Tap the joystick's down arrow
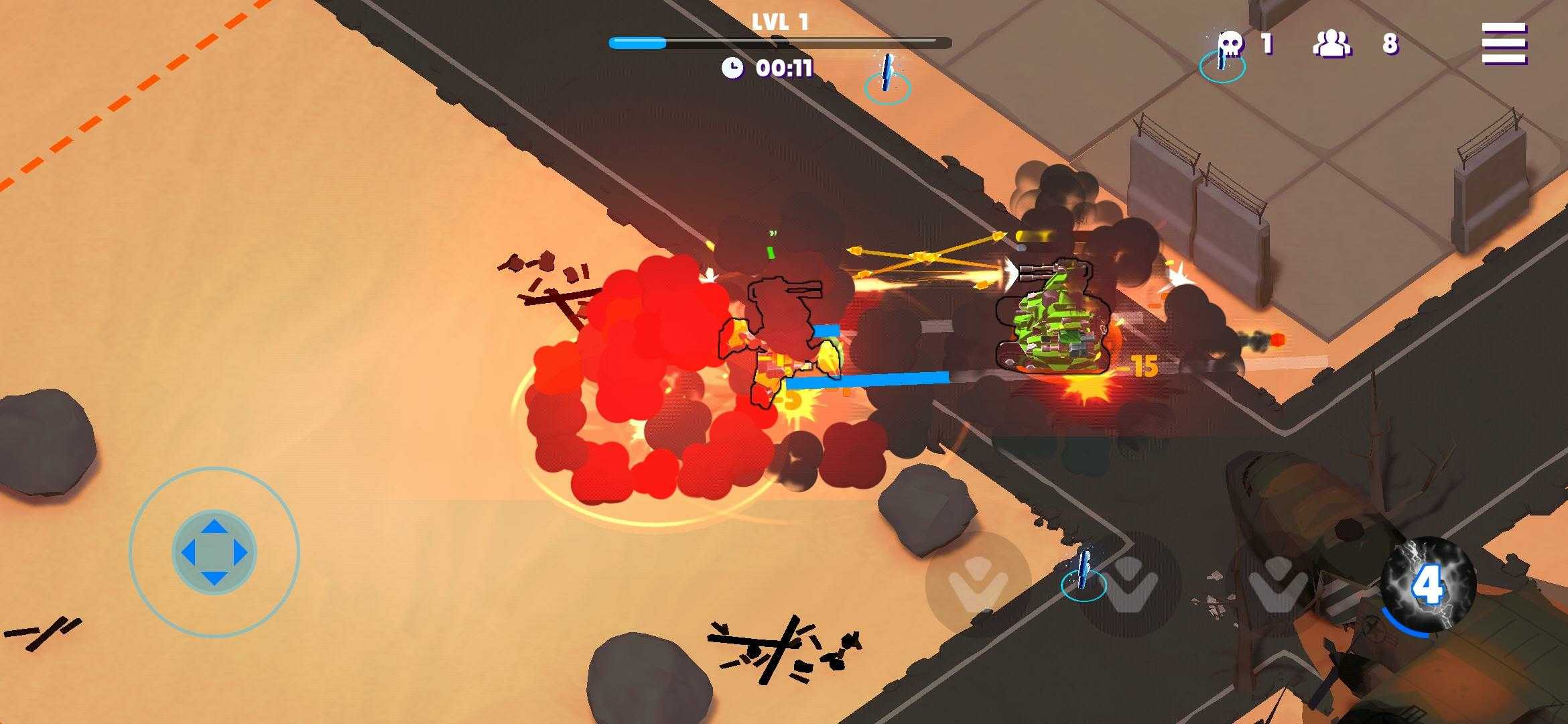This screenshot has width=1568, height=724. tap(214, 578)
